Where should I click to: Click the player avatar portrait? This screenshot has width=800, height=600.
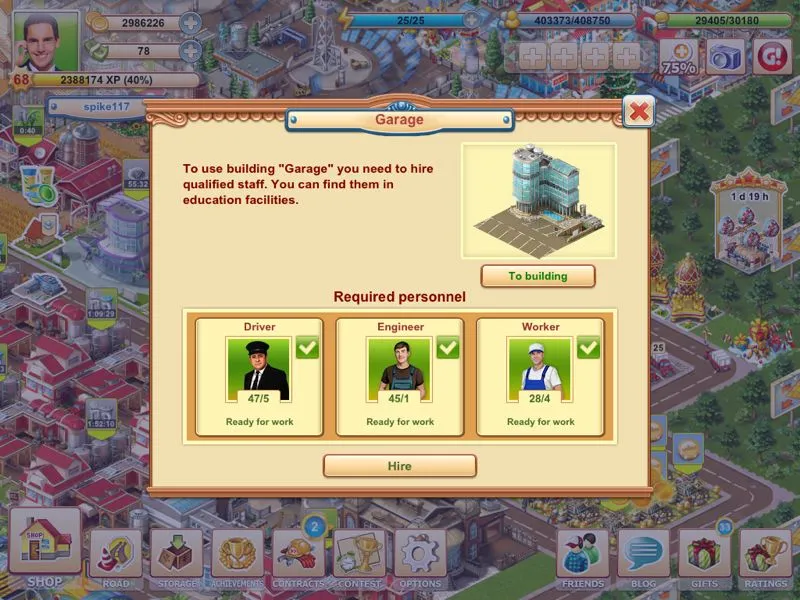(44, 40)
